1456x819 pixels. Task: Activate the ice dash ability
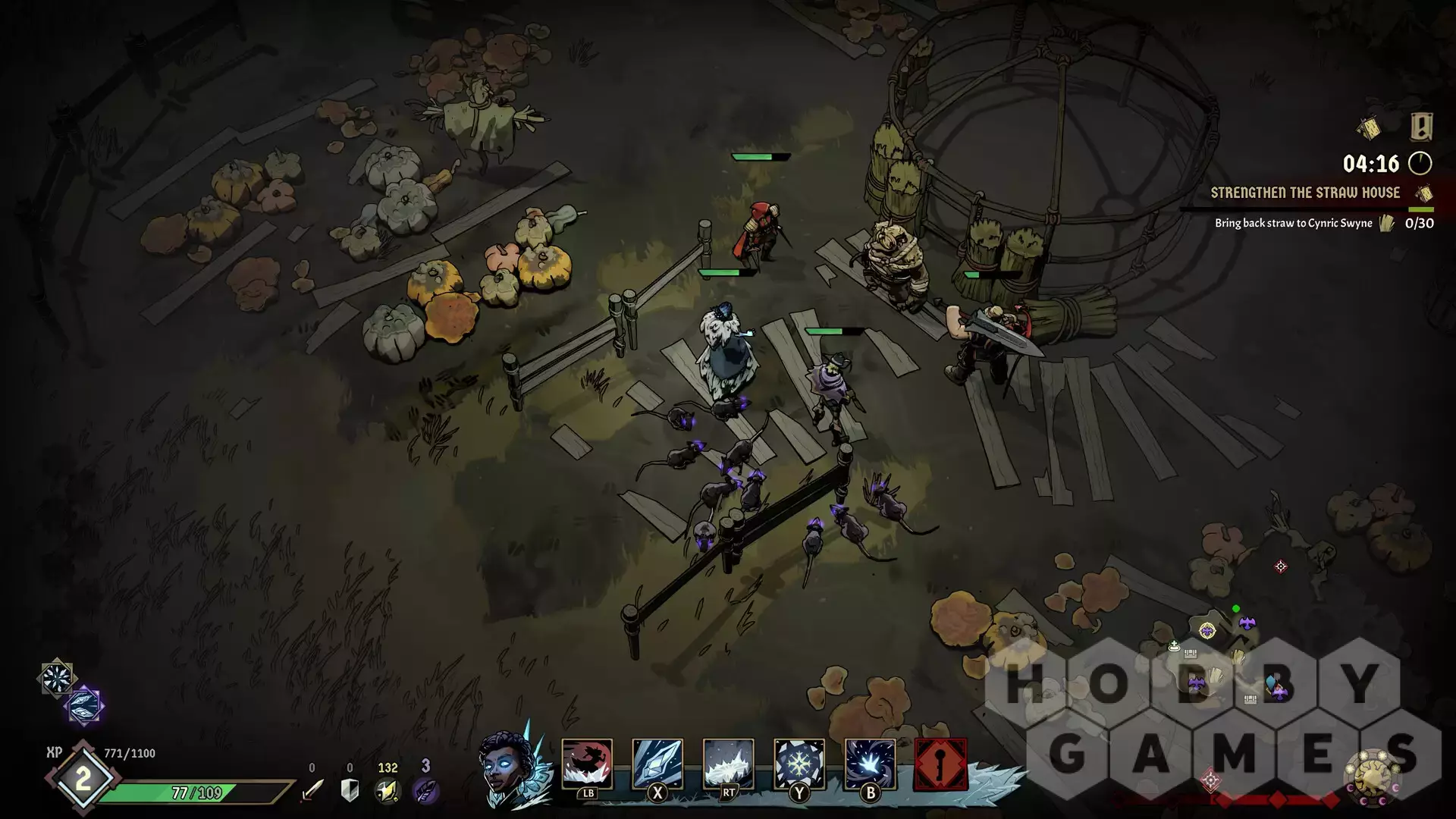(587, 764)
